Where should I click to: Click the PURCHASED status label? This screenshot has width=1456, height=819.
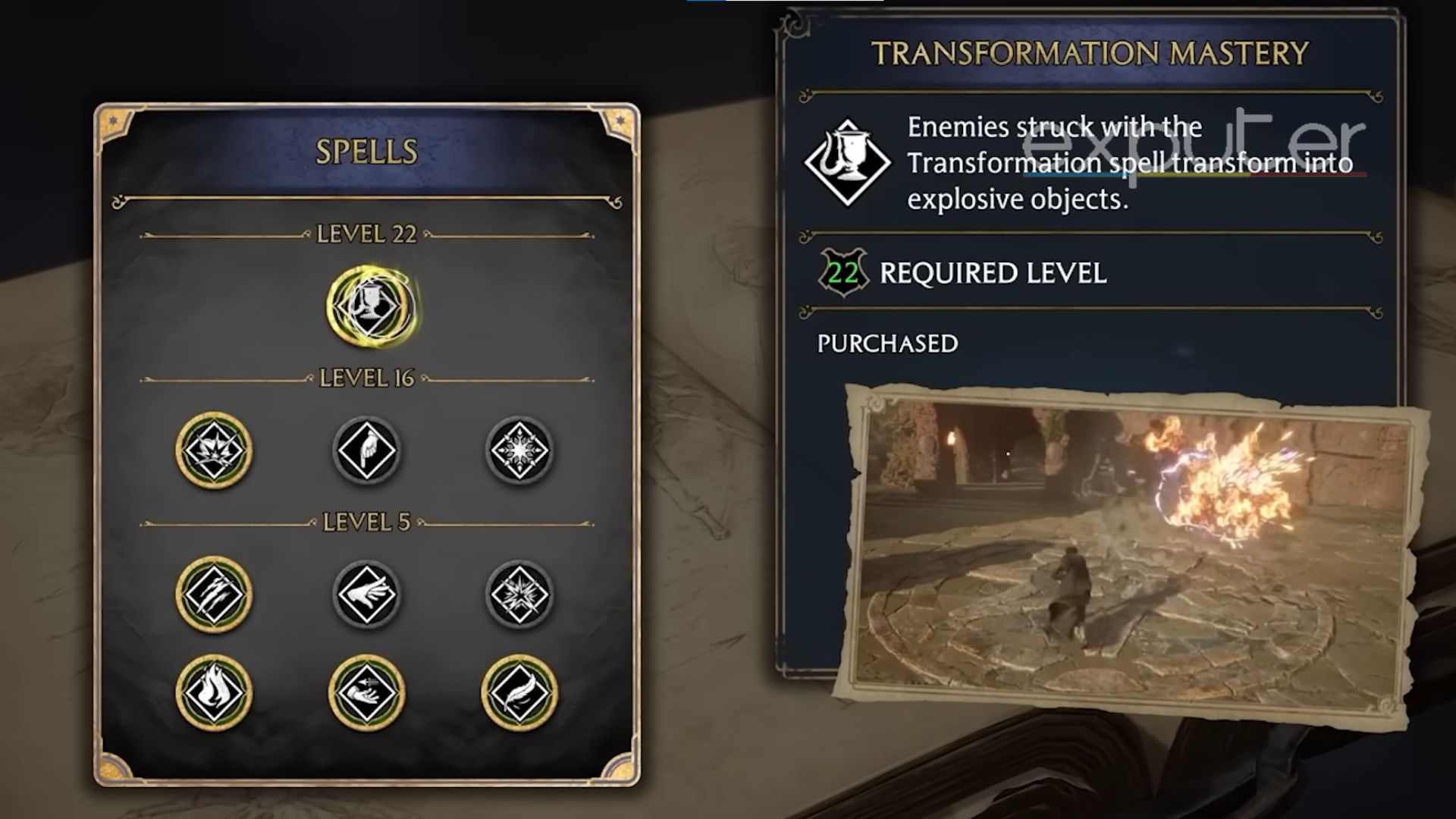tap(887, 343)
